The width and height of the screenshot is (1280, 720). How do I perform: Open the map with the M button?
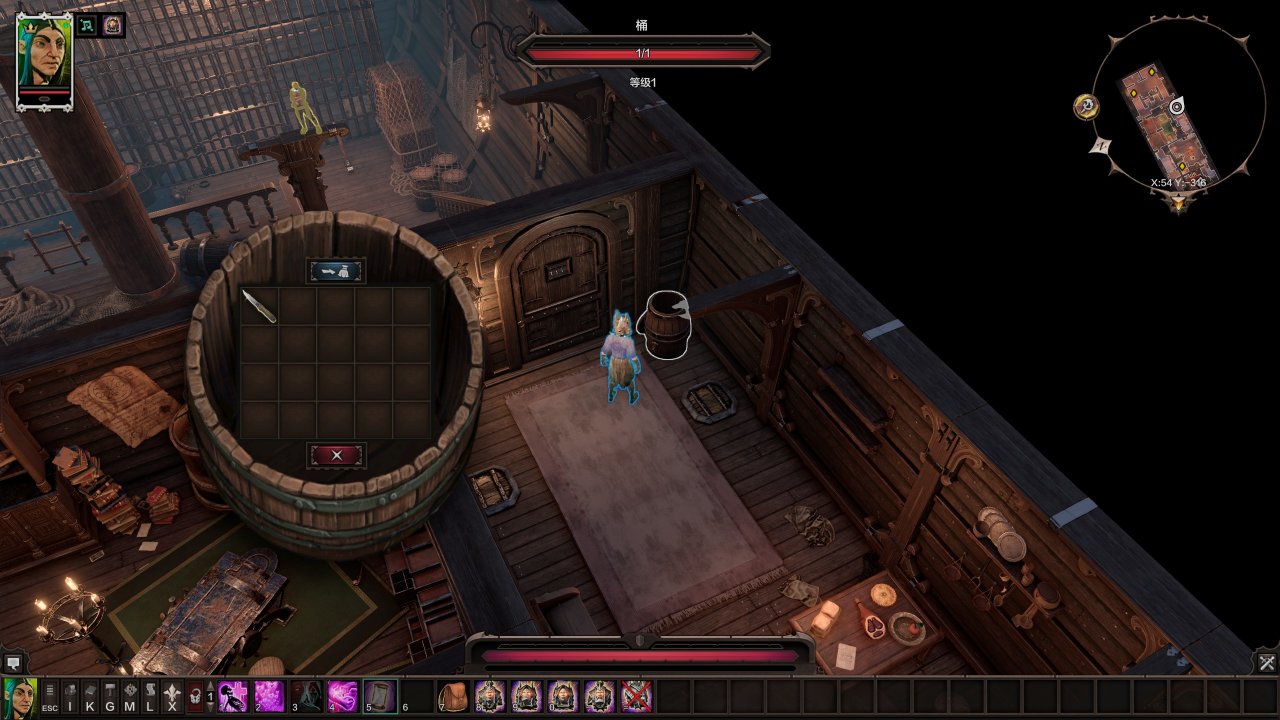[130, 696]
